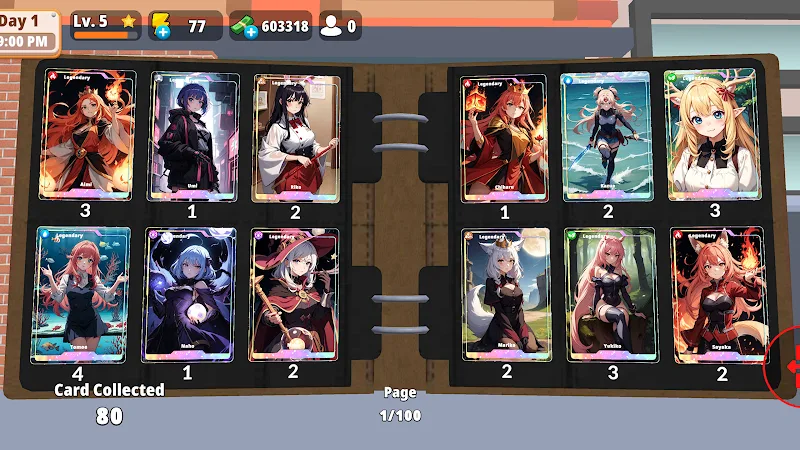Image resolution: width=800 pixels, height=450 pixels.
Task: Select the Mariko white fox card
Action: coord(506,294)
